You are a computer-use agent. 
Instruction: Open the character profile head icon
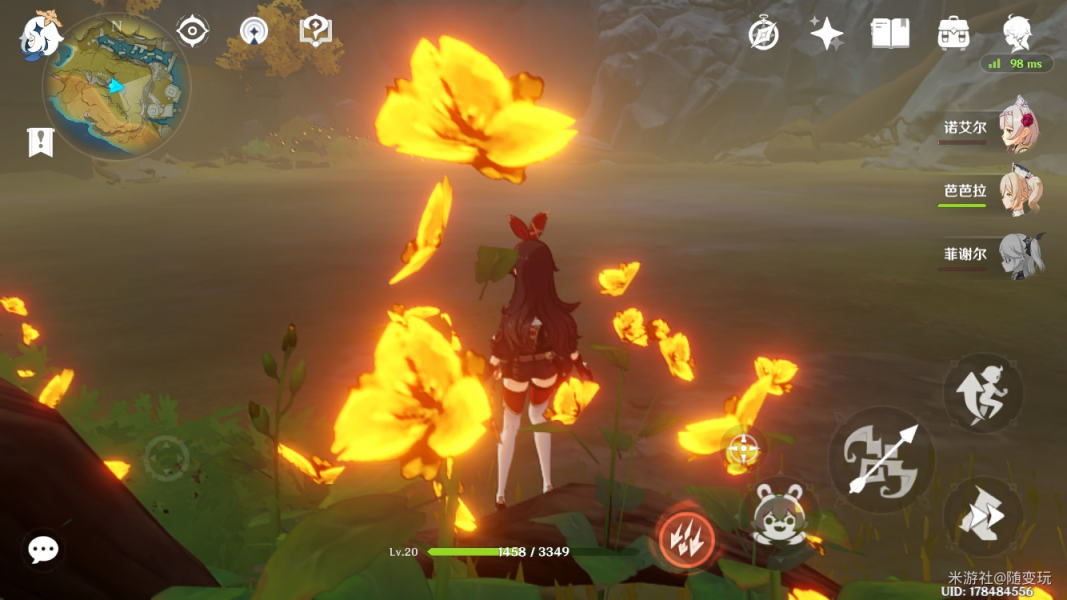tap(1018, 34)
